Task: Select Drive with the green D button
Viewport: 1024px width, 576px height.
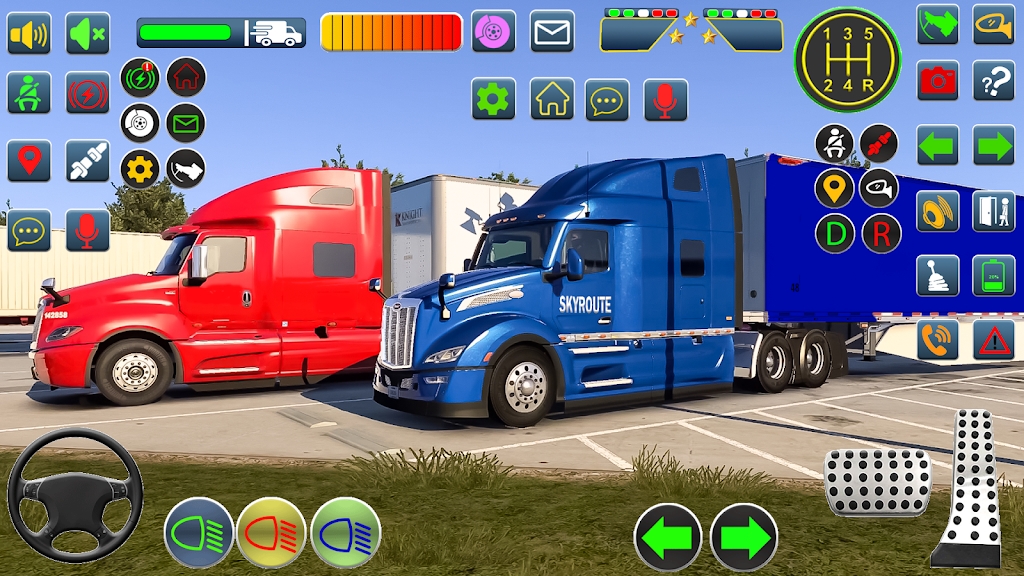Action: point(835,233)
